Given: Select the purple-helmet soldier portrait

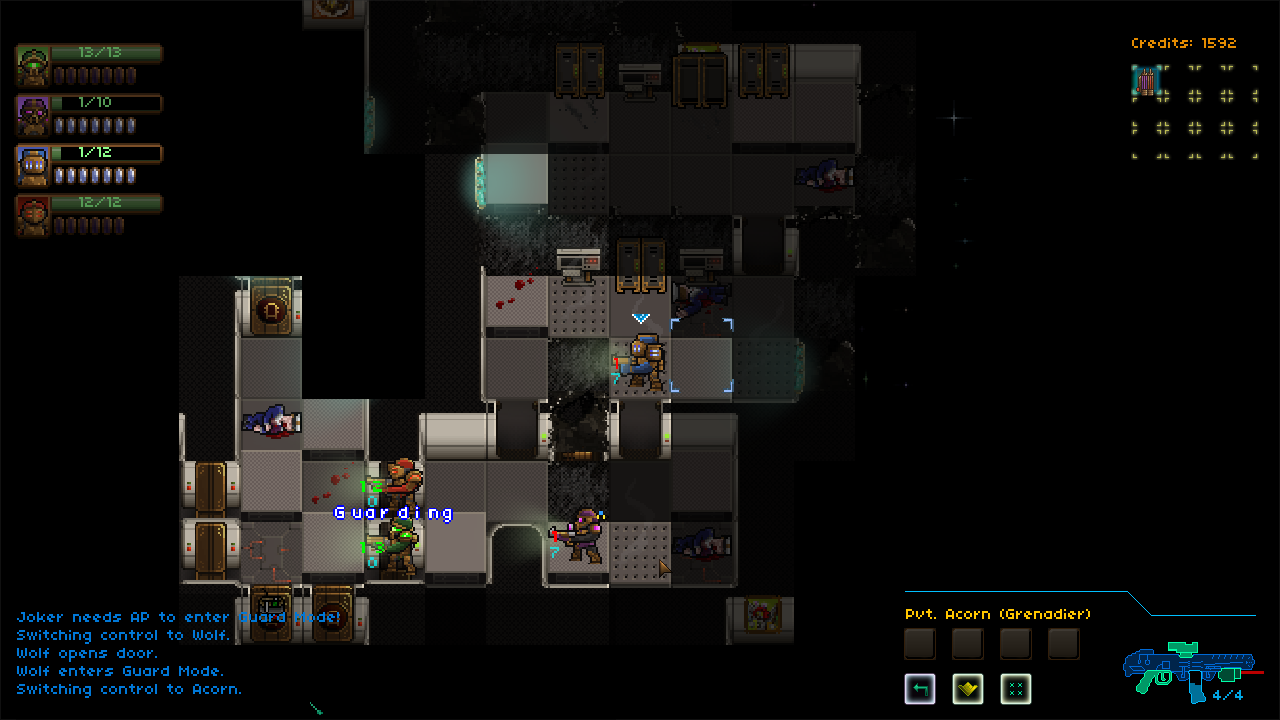Looking at the screenshot, I should point(34,116).
